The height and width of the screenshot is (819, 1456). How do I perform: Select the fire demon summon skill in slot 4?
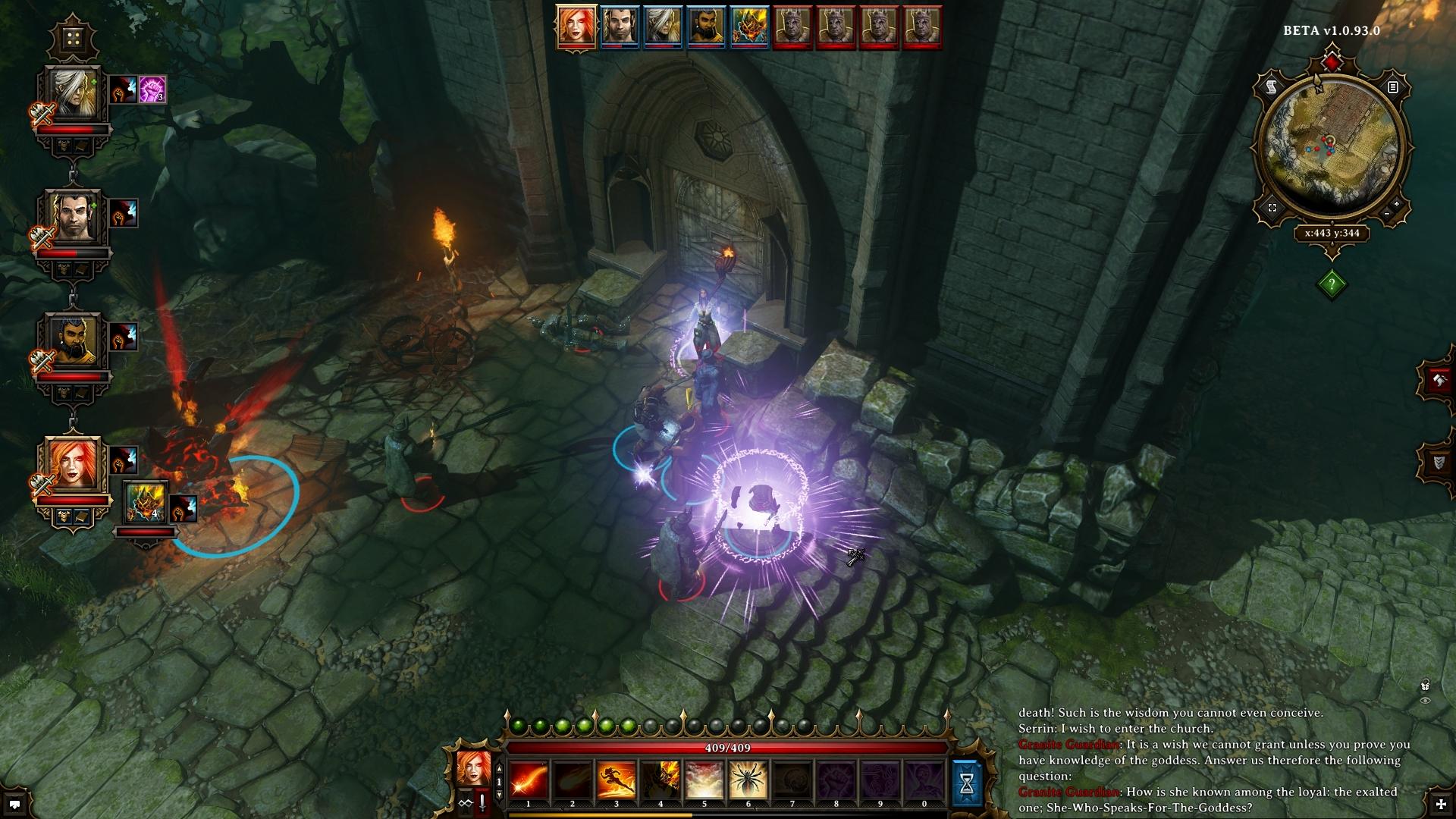(661, 781)
